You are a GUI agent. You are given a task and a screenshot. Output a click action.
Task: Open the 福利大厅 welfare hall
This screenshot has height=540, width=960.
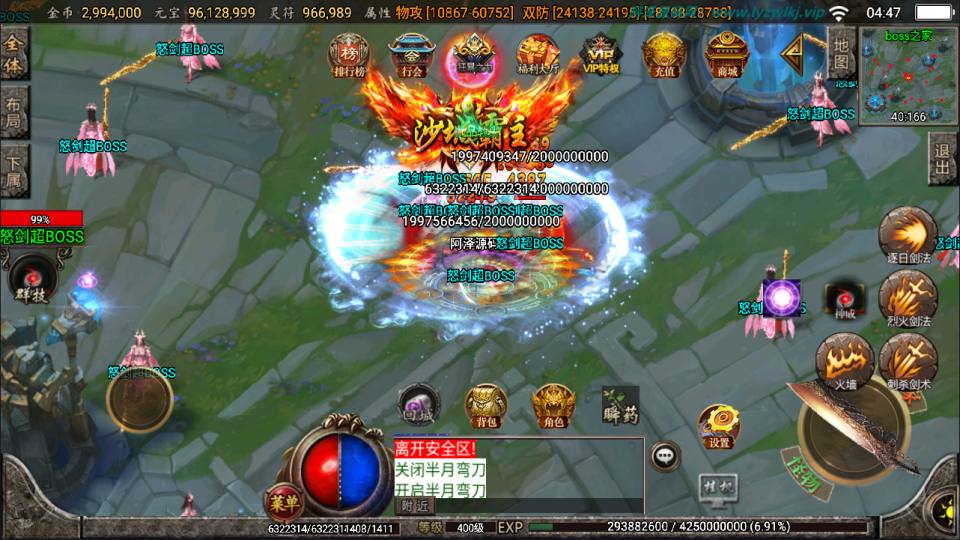point(537,55)
